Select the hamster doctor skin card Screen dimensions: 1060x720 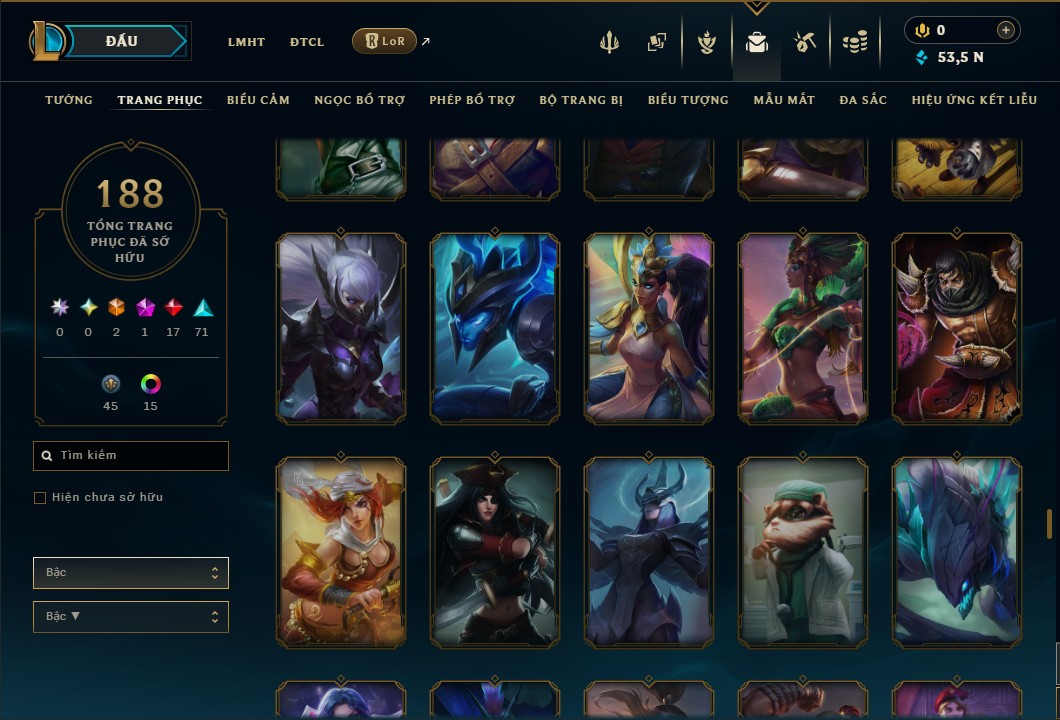(x=803, y=552)
